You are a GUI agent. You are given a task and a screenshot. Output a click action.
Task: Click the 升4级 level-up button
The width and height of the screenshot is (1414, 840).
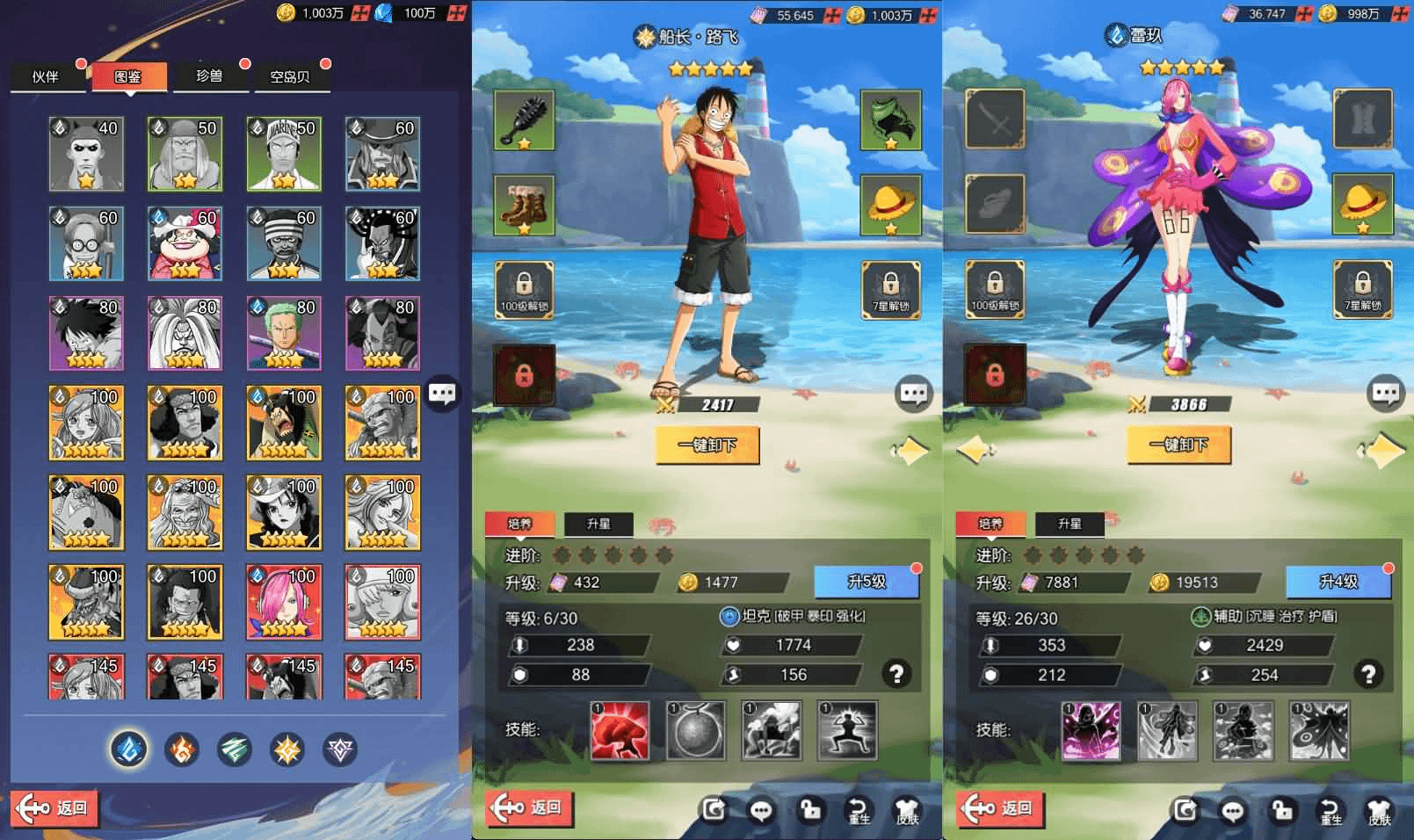pos(1338,582)
